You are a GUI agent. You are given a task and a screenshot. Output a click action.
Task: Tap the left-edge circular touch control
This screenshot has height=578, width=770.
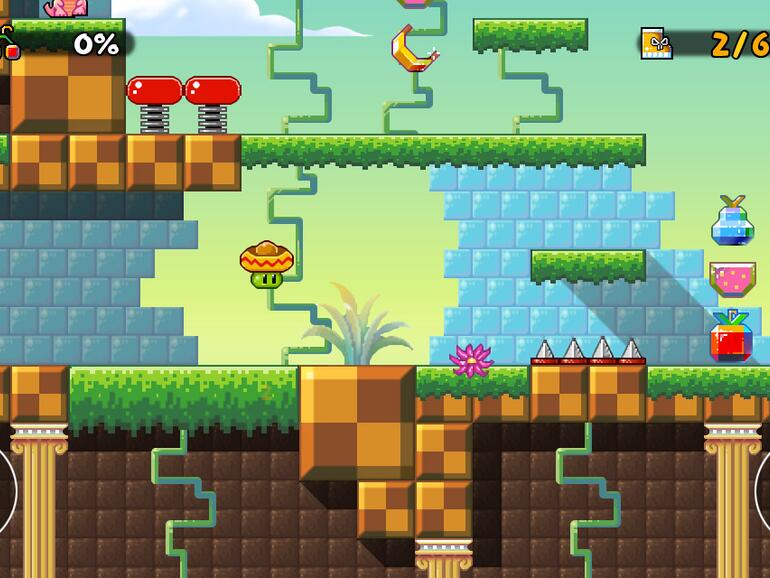(x=6, y=491)
